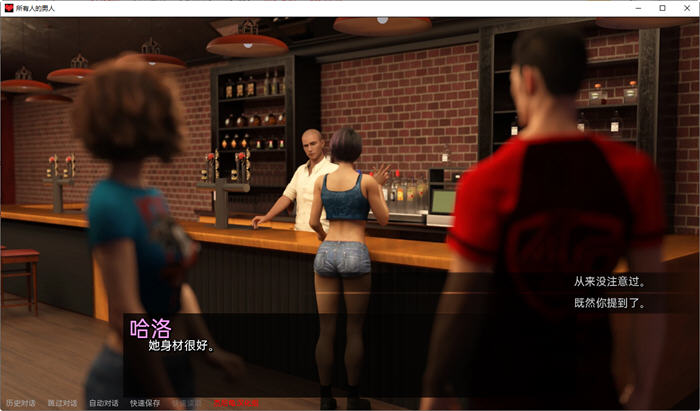This screenshot has width=700, height=411.
Task: Close the game window
Action: pyautogui.click(x=685, y=8)
